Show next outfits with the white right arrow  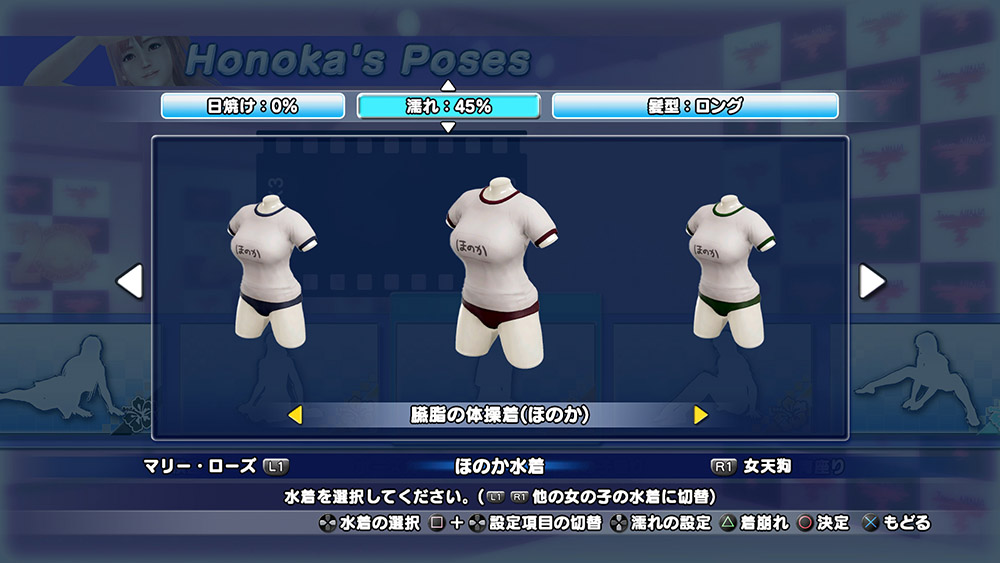[872, 282]
